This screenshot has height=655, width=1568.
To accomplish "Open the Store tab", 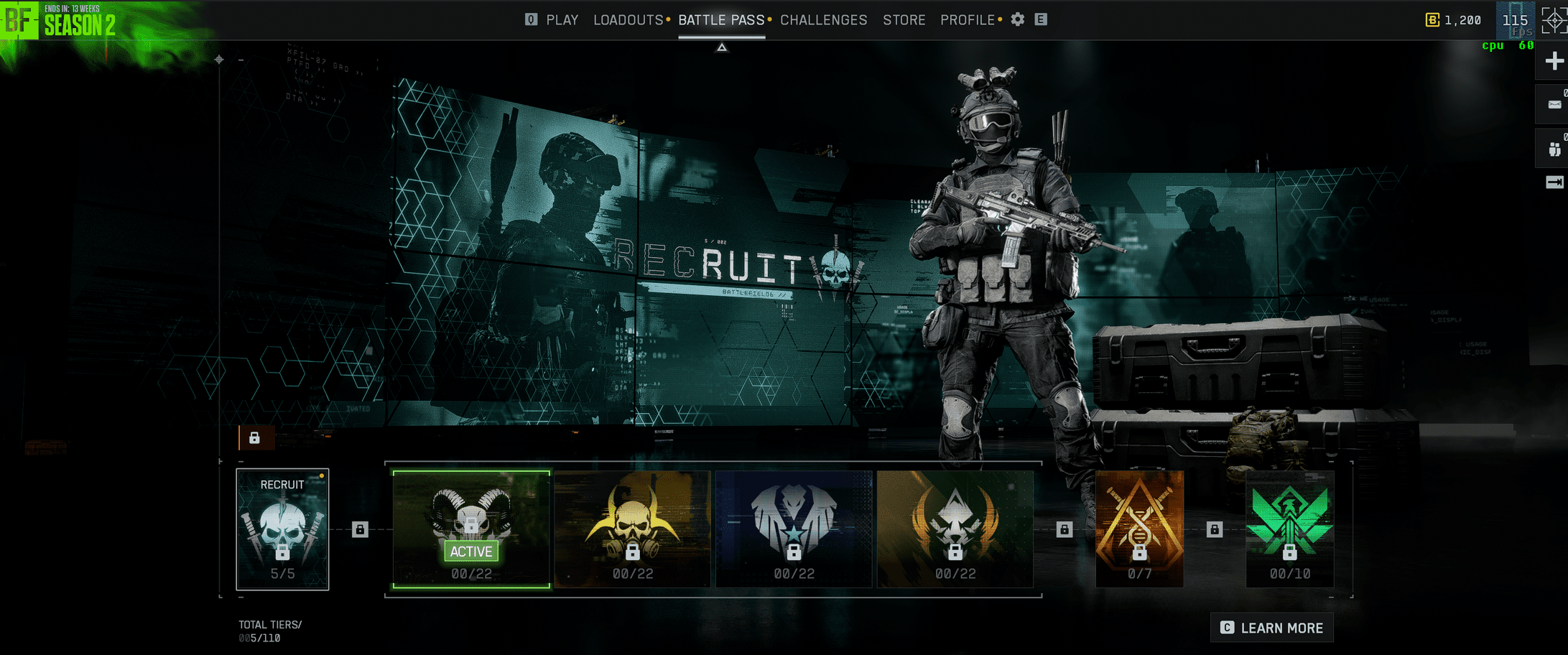I will click(904, 20).
